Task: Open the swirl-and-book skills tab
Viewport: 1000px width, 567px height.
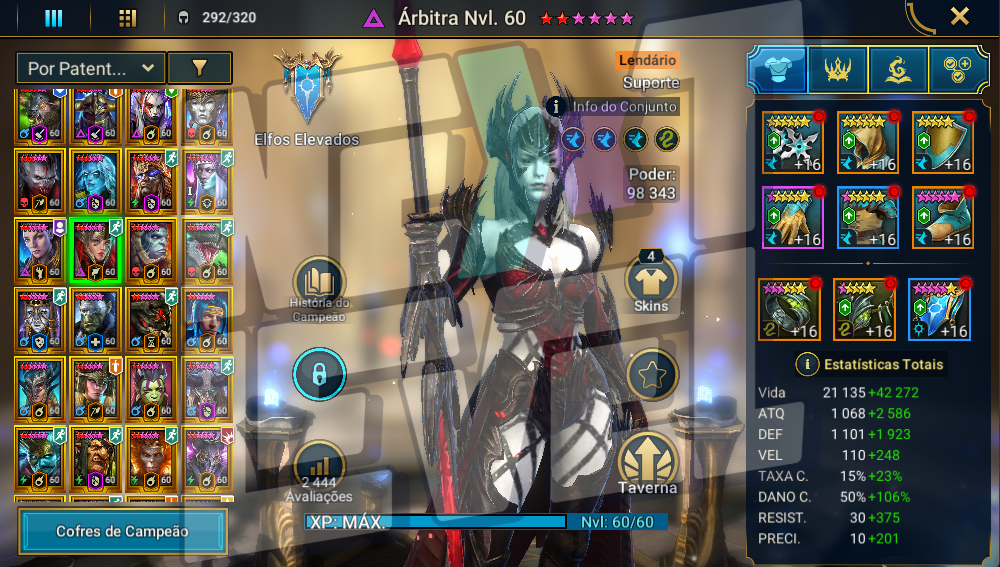Action: coord(898,69)
